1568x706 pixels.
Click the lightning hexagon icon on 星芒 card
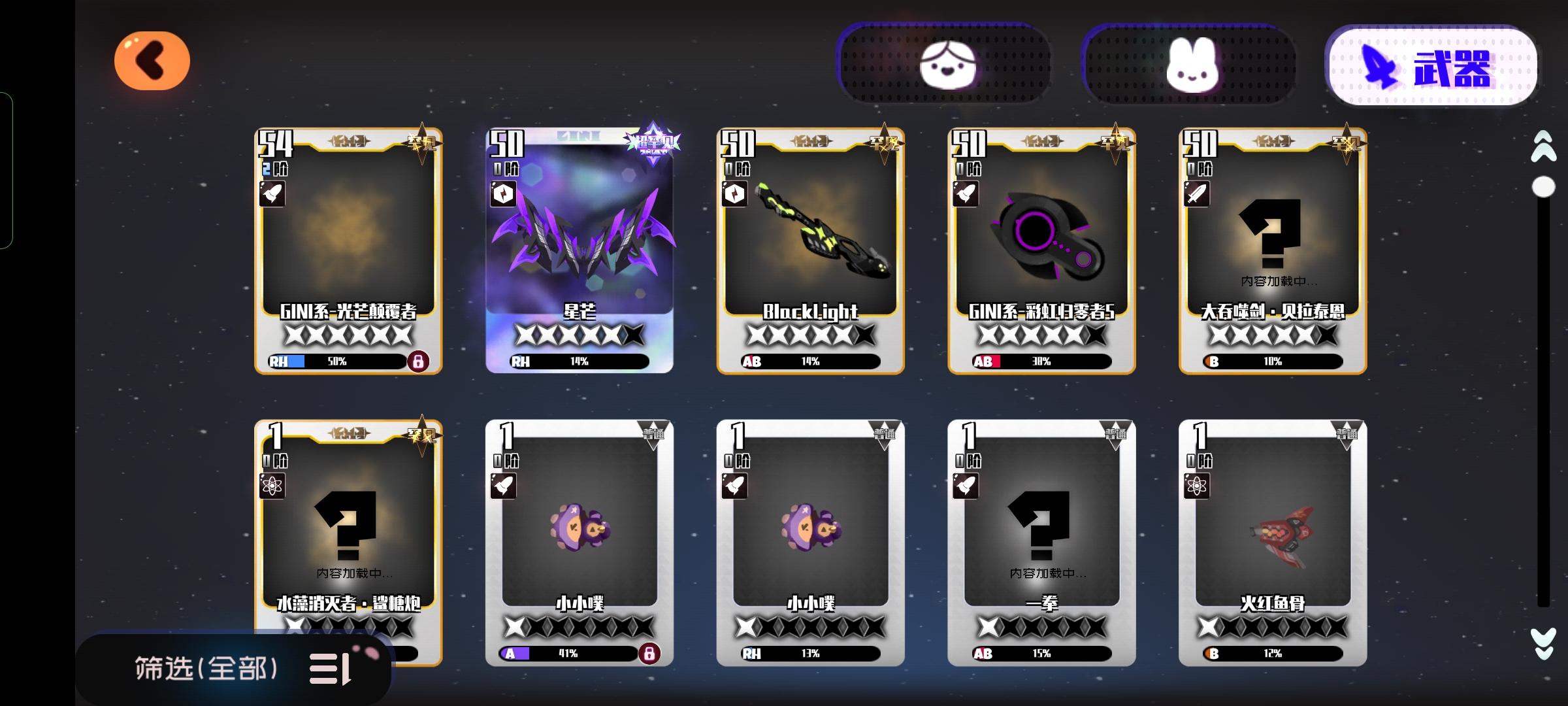coord(503,195)
